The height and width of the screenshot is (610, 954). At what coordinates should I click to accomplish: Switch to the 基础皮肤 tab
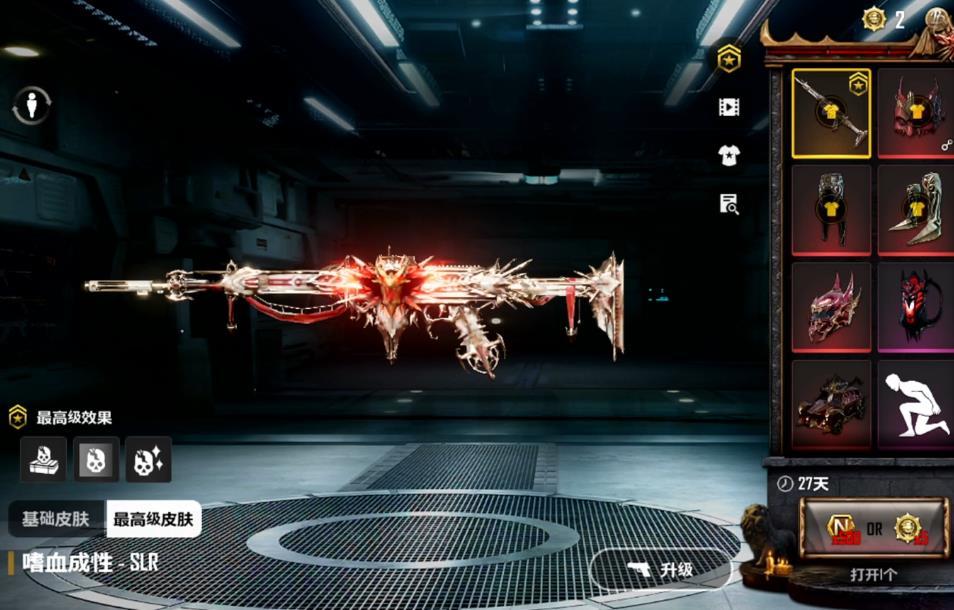(x=56, y=519)
